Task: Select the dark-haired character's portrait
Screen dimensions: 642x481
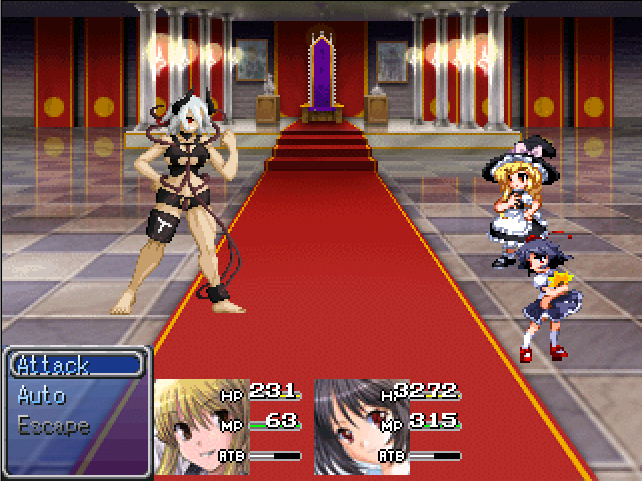Action: coord(348,427)
